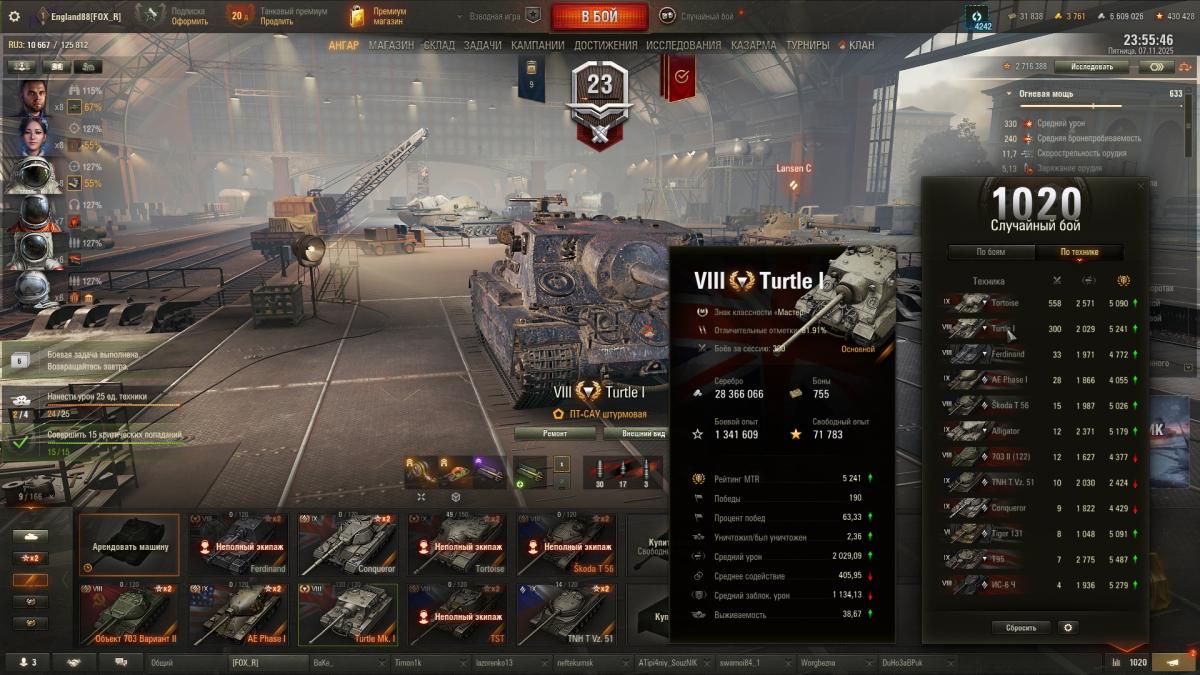Select the По технике tab

click(1080, 252)
